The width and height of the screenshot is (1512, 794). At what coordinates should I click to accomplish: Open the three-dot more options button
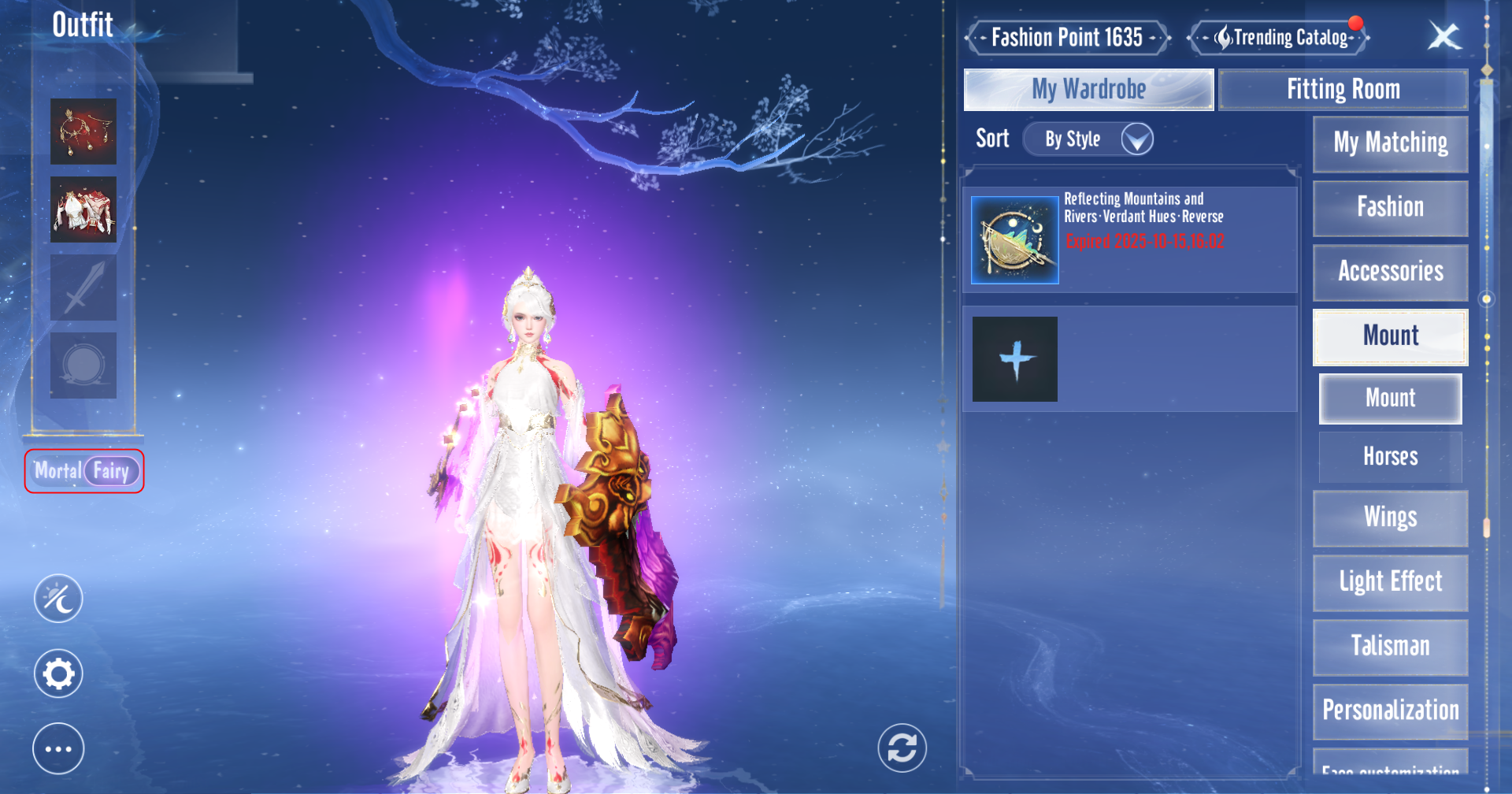click(x=58, y=748)
